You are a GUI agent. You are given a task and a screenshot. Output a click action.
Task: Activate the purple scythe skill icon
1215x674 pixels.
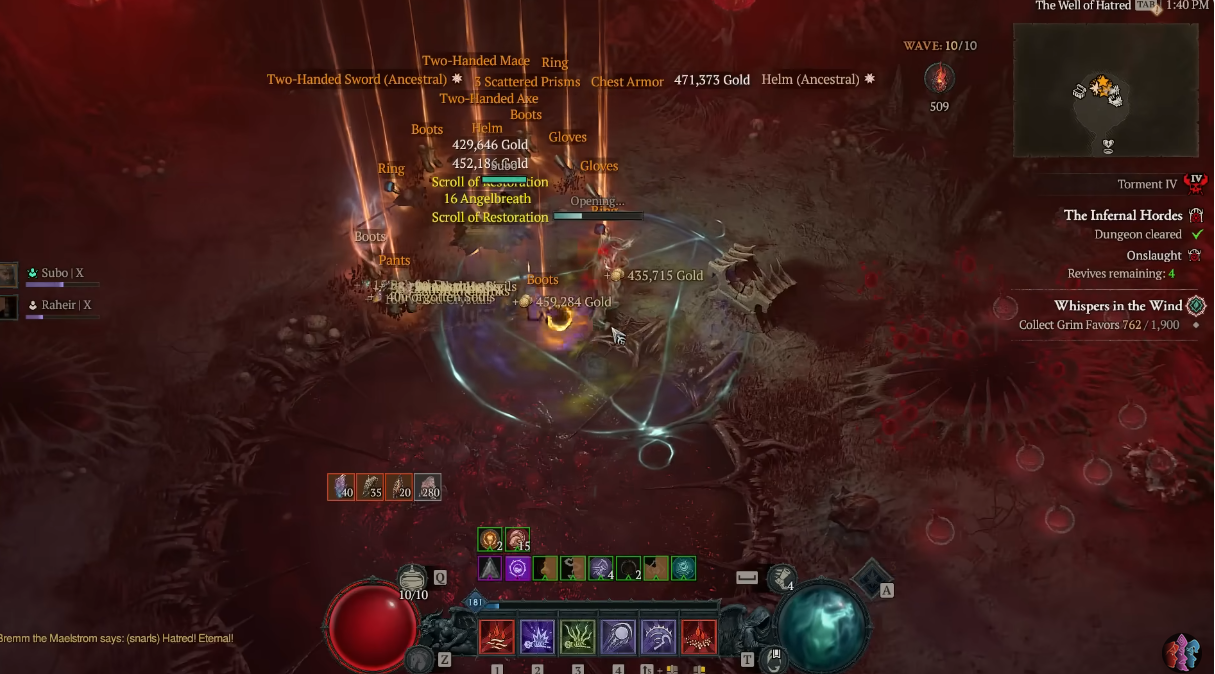click(658, 637)
